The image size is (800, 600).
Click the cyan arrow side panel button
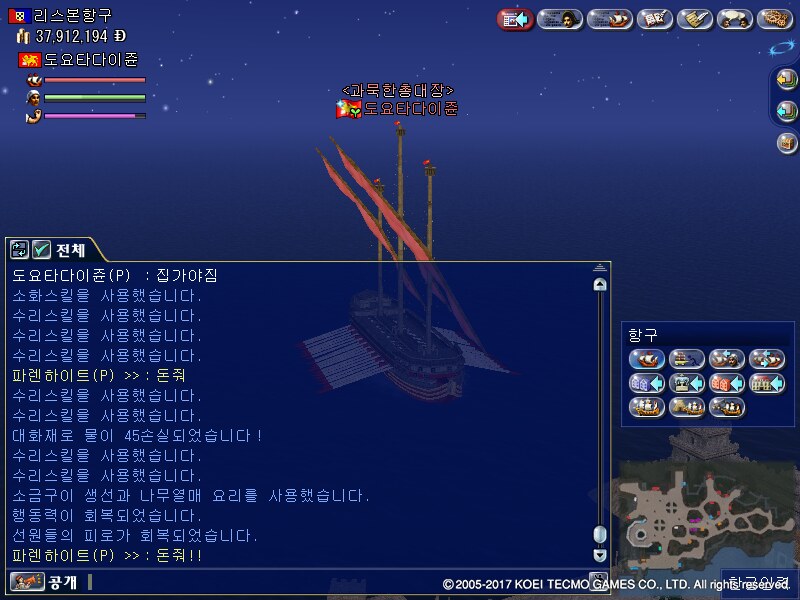787,110
